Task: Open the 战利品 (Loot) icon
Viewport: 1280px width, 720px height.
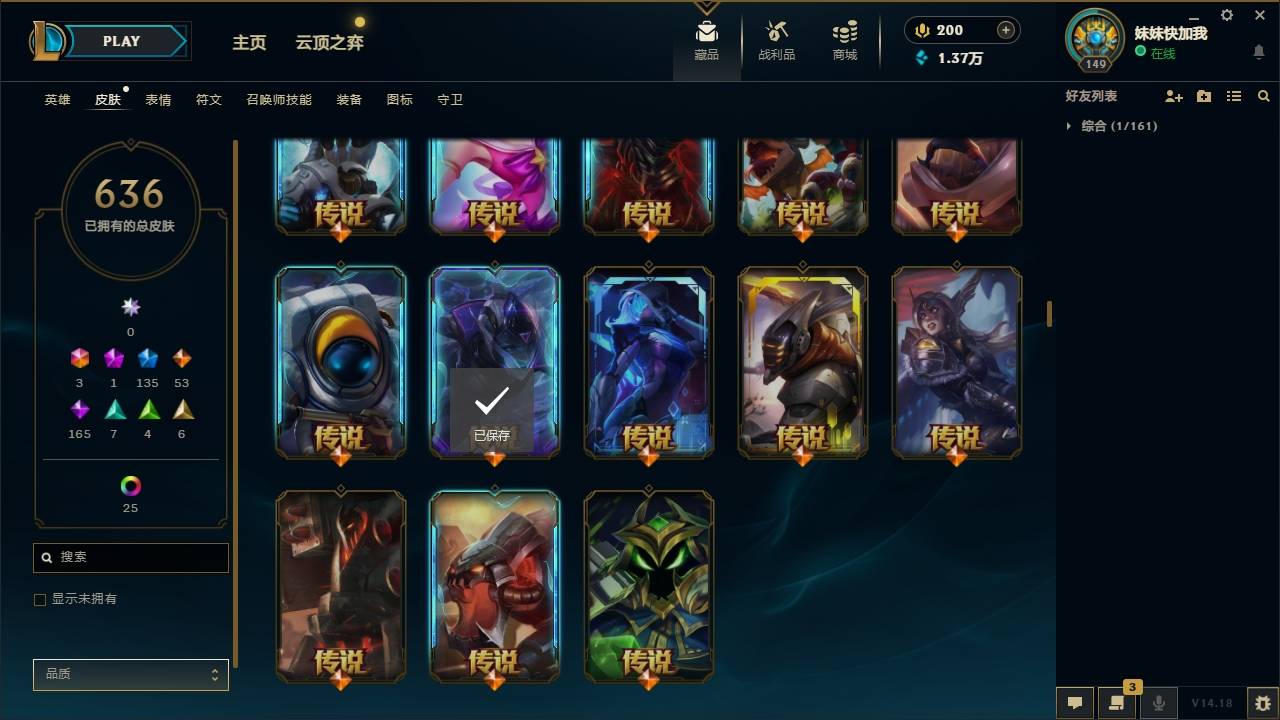Action: coord(776,38)
